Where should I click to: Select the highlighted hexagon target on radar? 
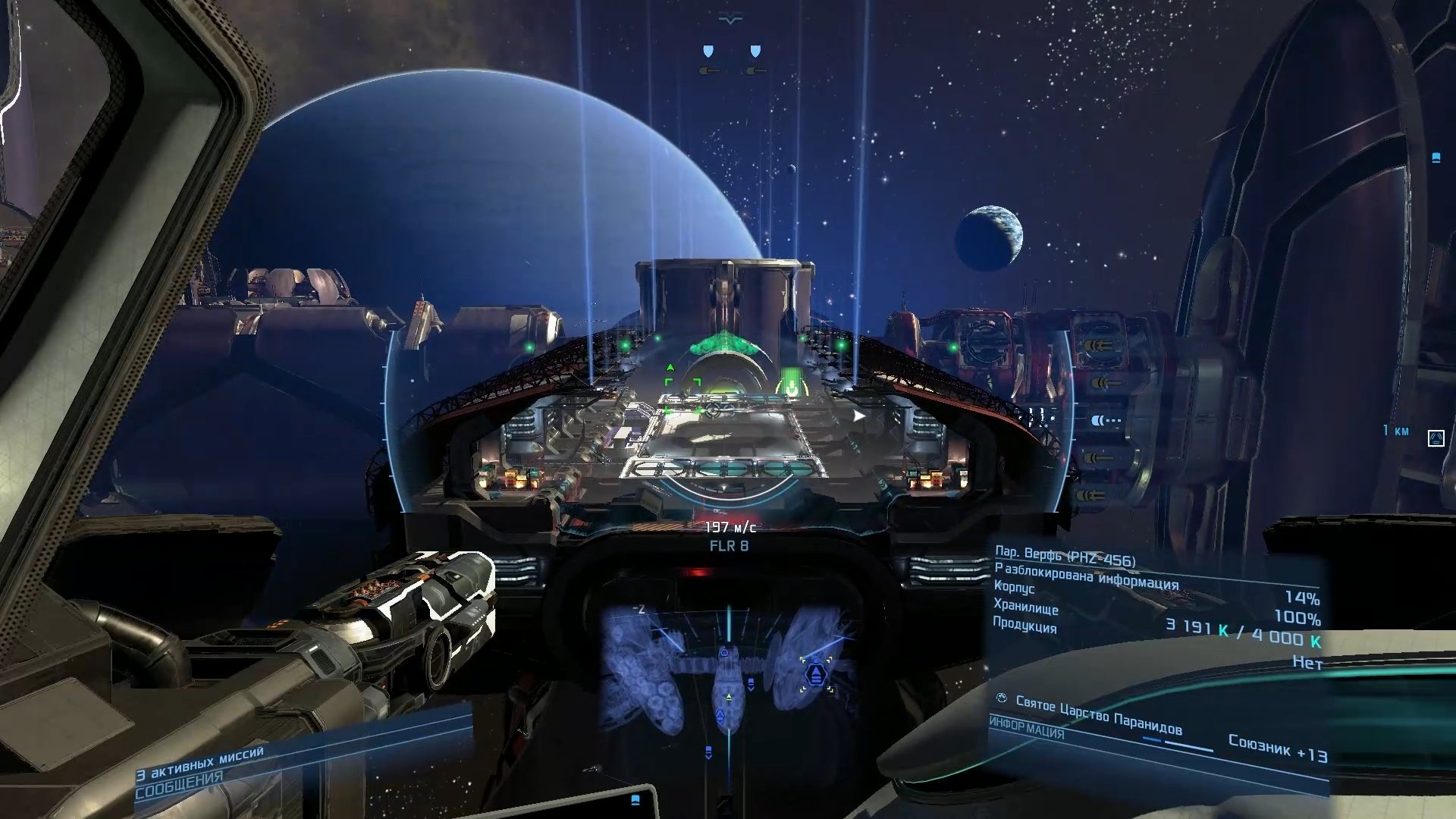815,673
